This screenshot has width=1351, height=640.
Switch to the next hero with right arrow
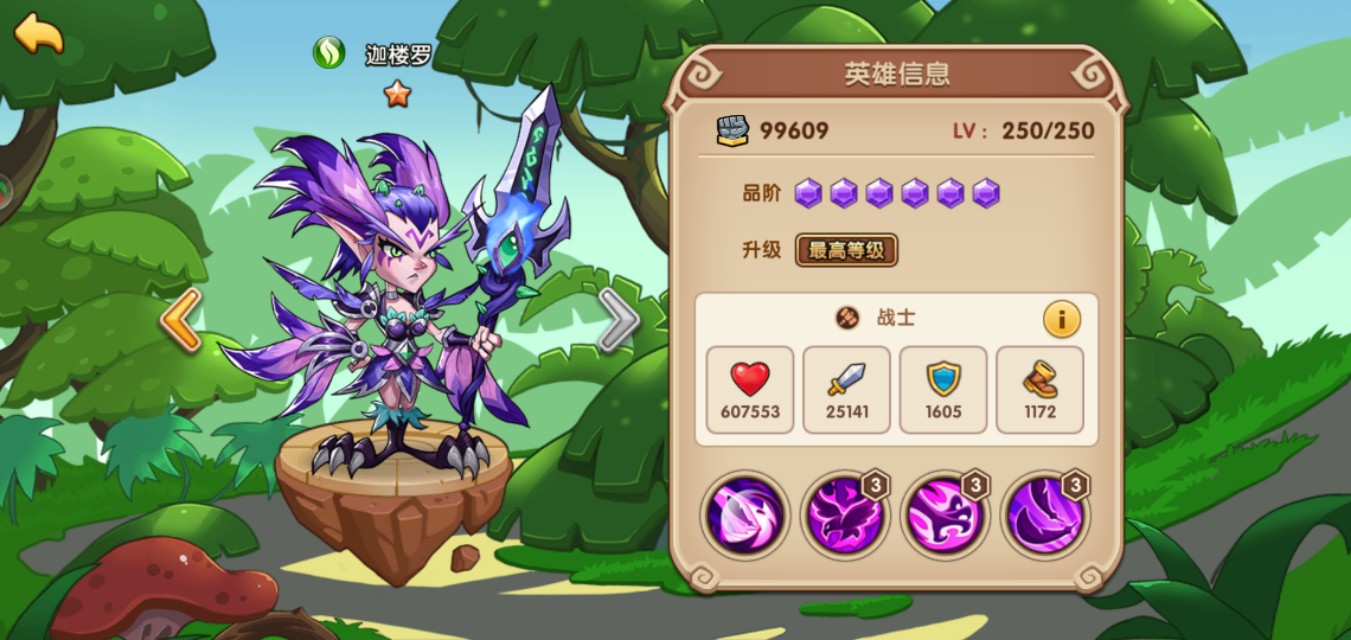618,321
